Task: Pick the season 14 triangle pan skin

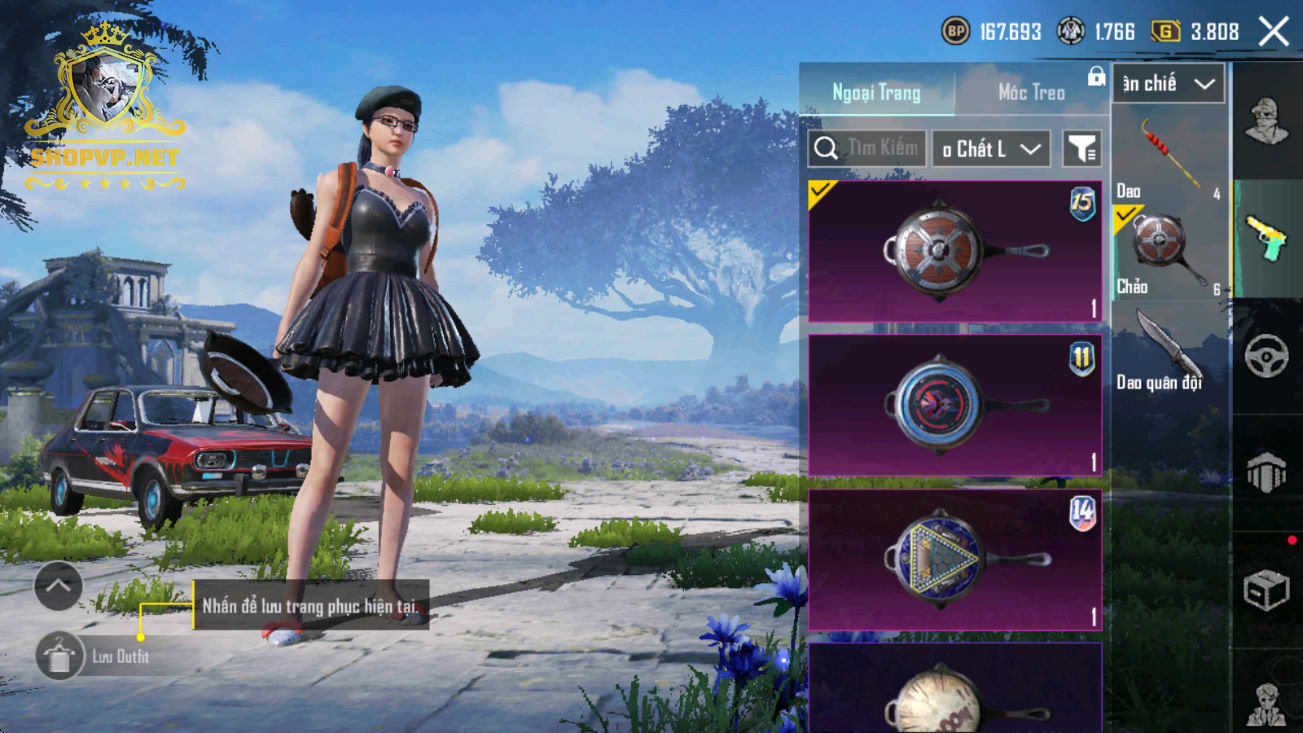Action: (955, 560)
